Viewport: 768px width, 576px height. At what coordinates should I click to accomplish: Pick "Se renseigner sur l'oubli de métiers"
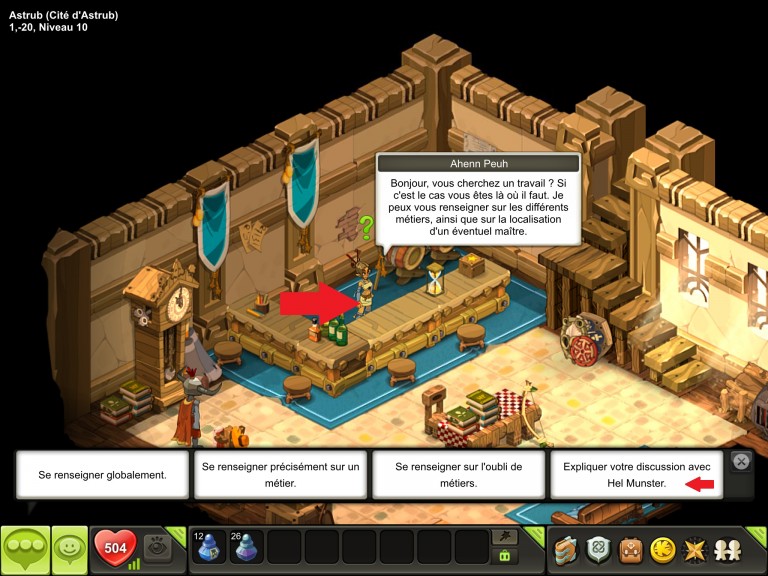[459, 474]
